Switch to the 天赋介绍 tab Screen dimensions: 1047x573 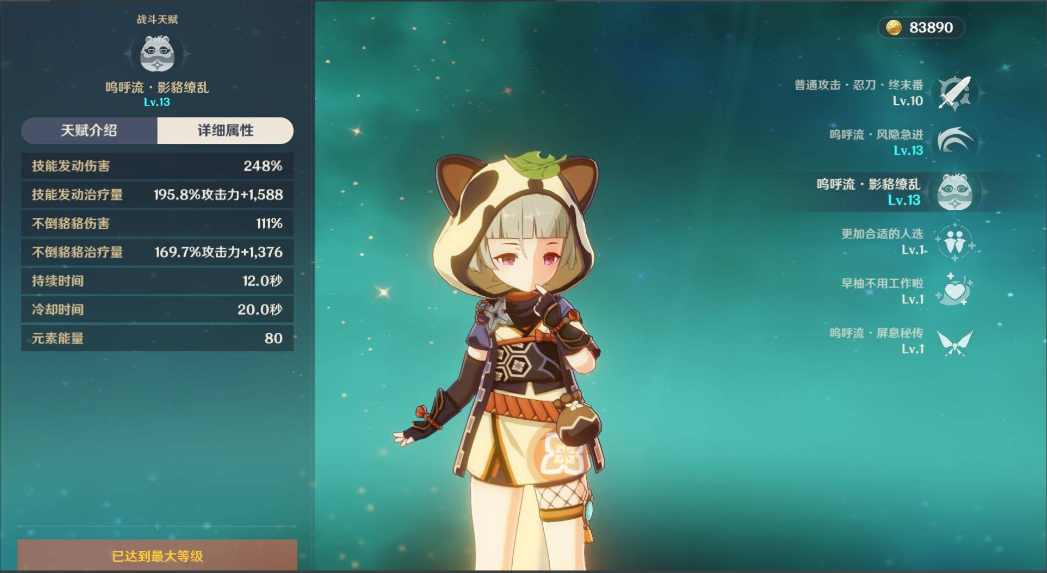[89, 131]
